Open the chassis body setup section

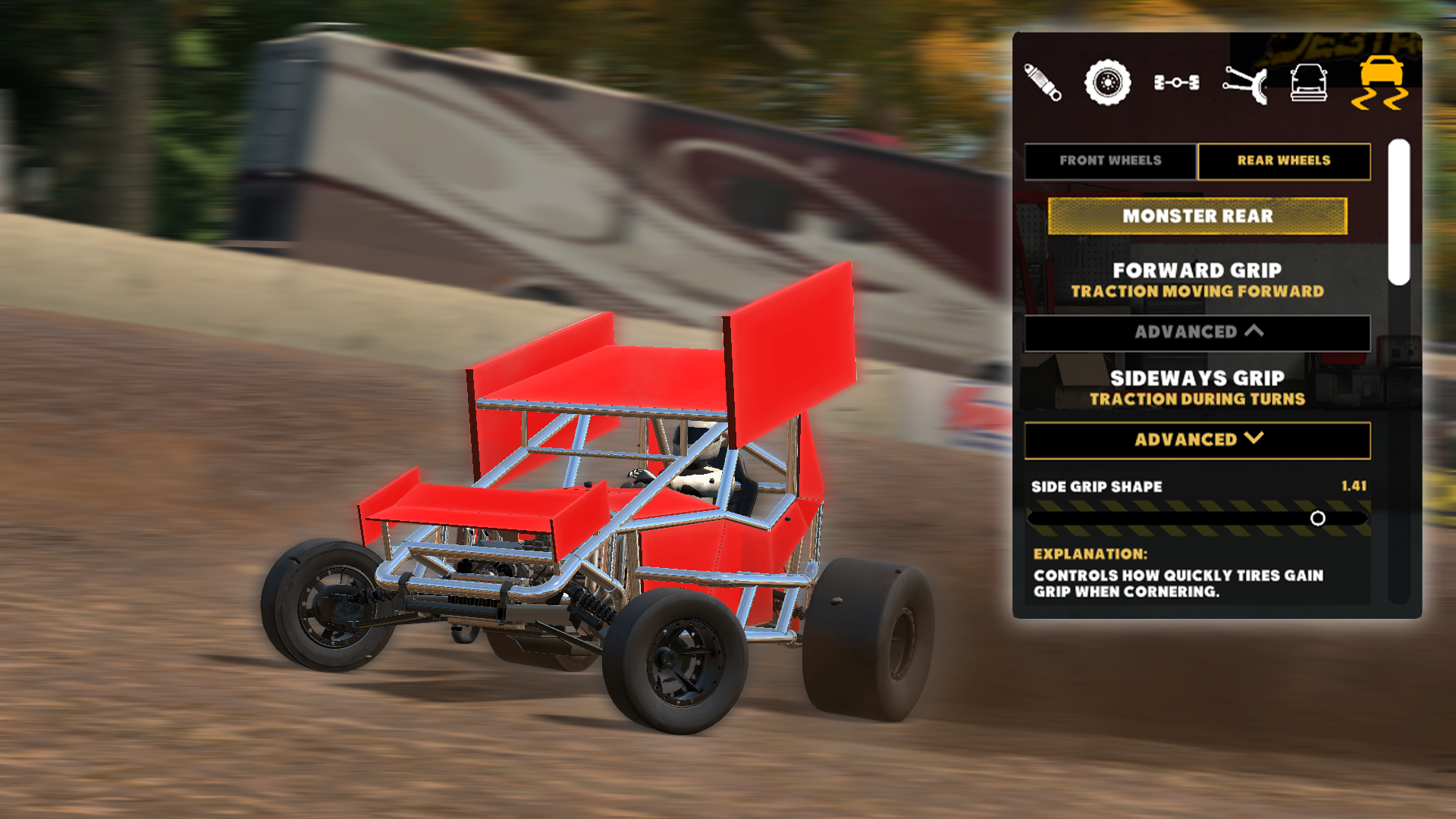(1308, 82)
